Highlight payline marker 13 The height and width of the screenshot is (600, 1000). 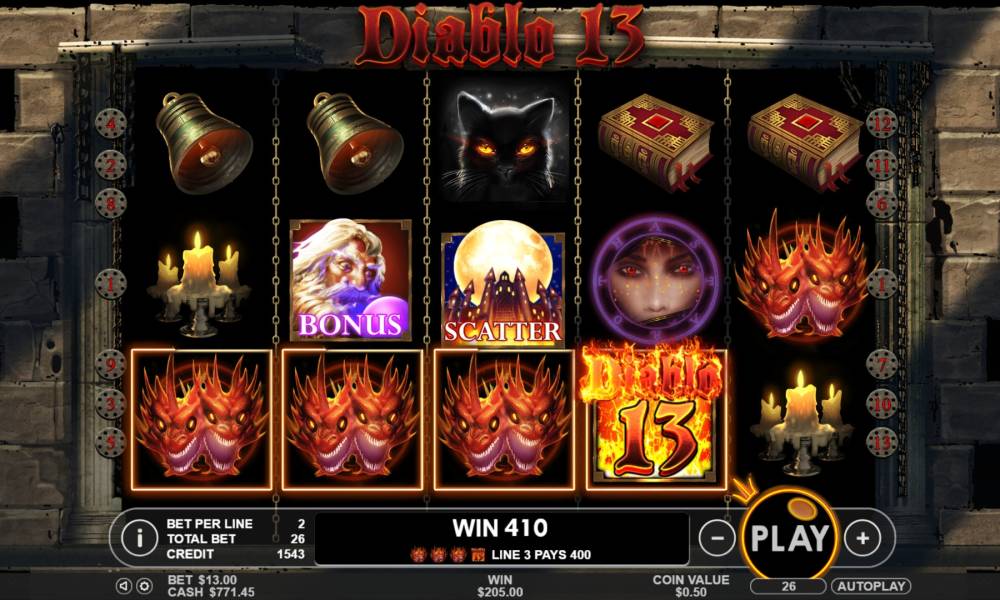point(881,440)
